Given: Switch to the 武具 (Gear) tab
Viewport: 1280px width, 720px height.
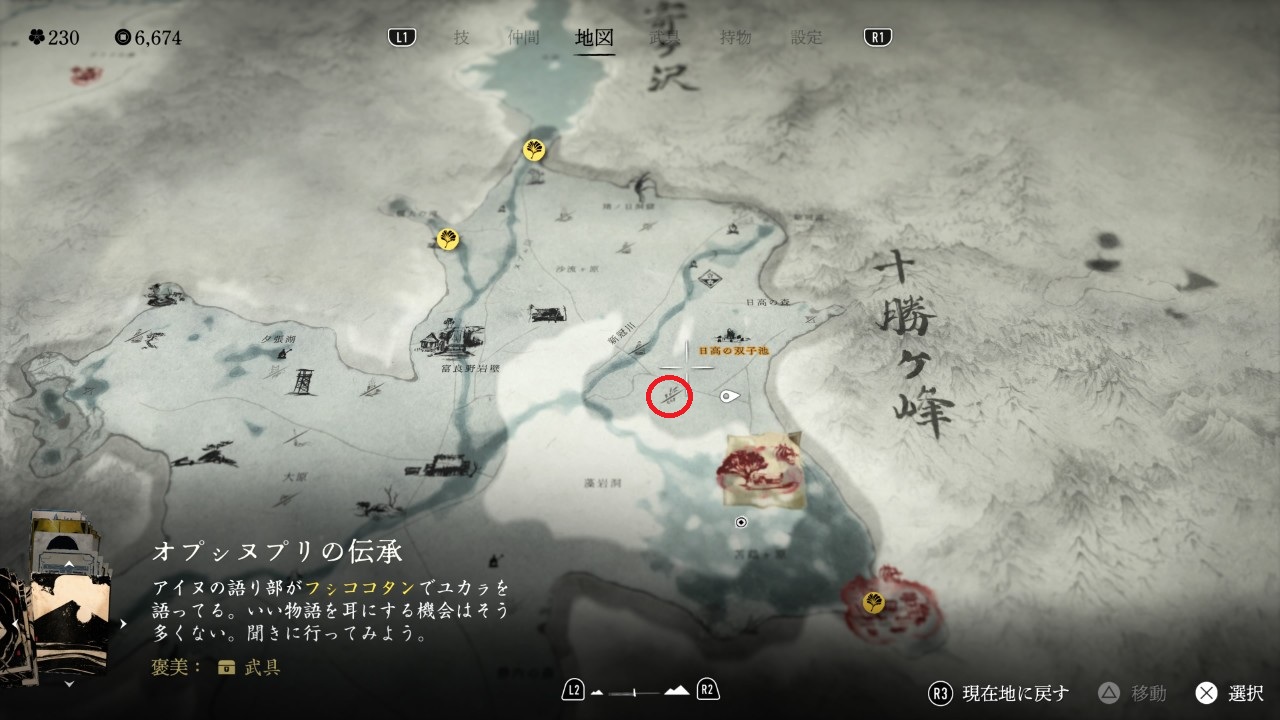Looking at the screenshot, I should 664,38.
